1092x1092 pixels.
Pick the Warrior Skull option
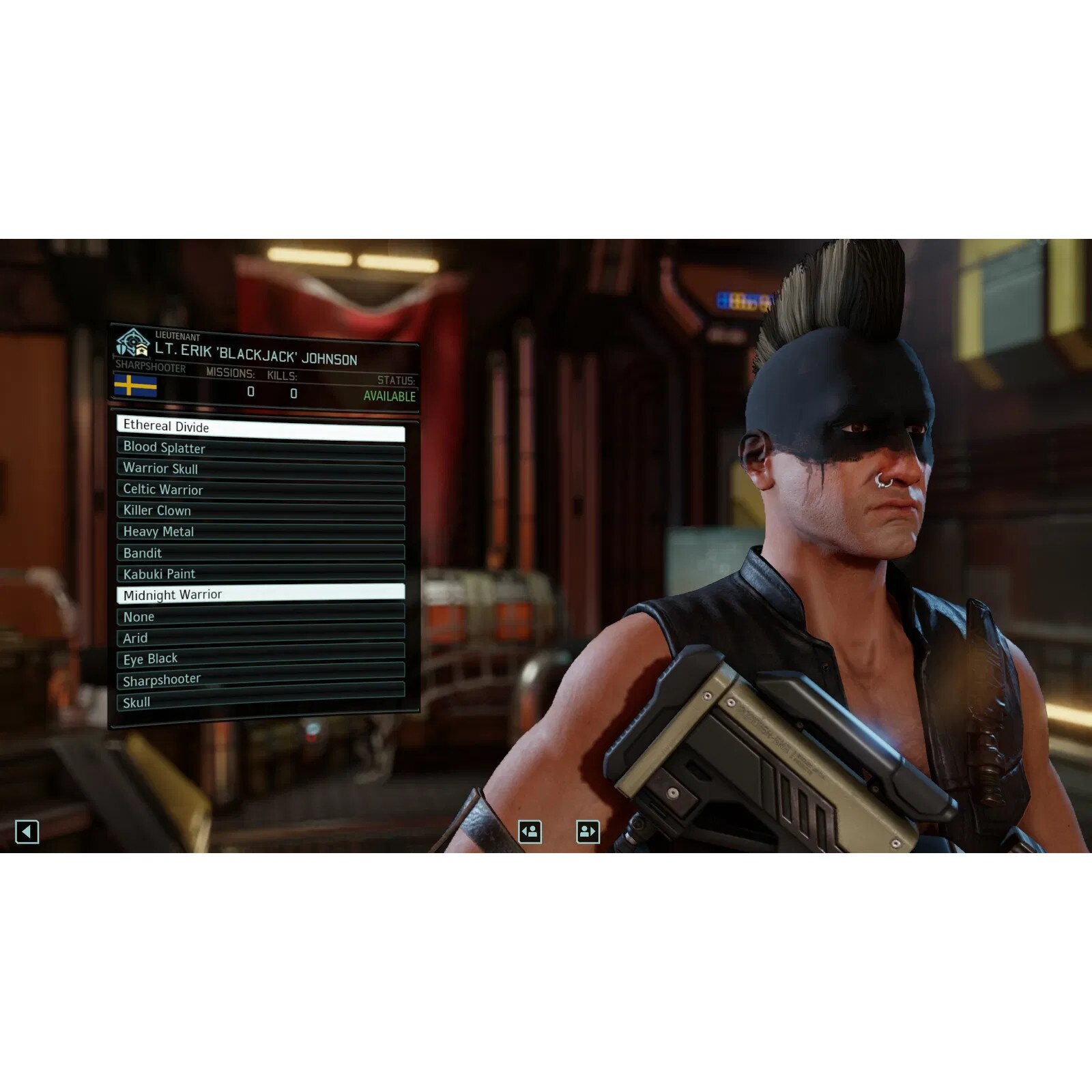(x=261, y=471)
